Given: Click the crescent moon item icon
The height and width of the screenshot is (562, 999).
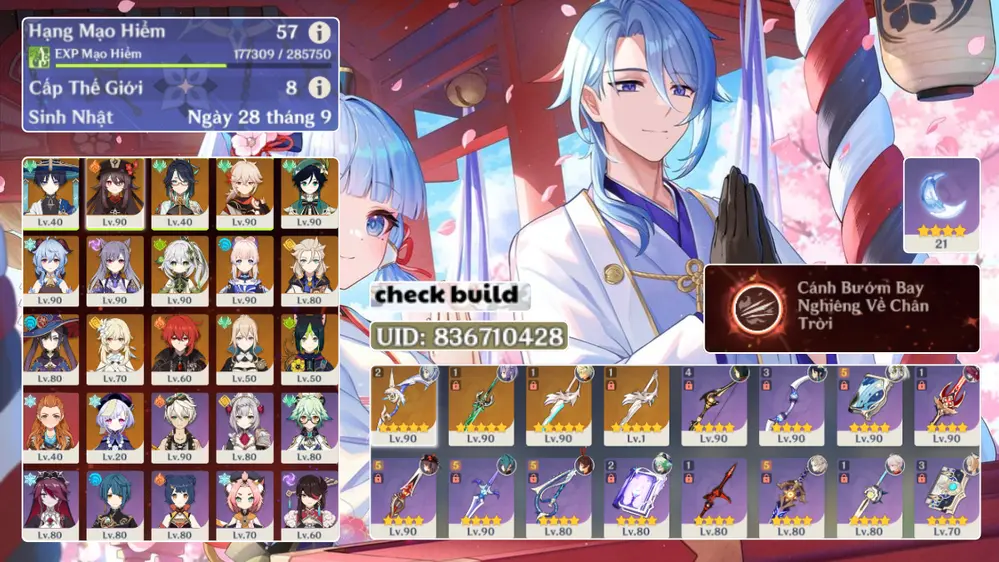Looking at the screenshot, I should pos(941,200).
